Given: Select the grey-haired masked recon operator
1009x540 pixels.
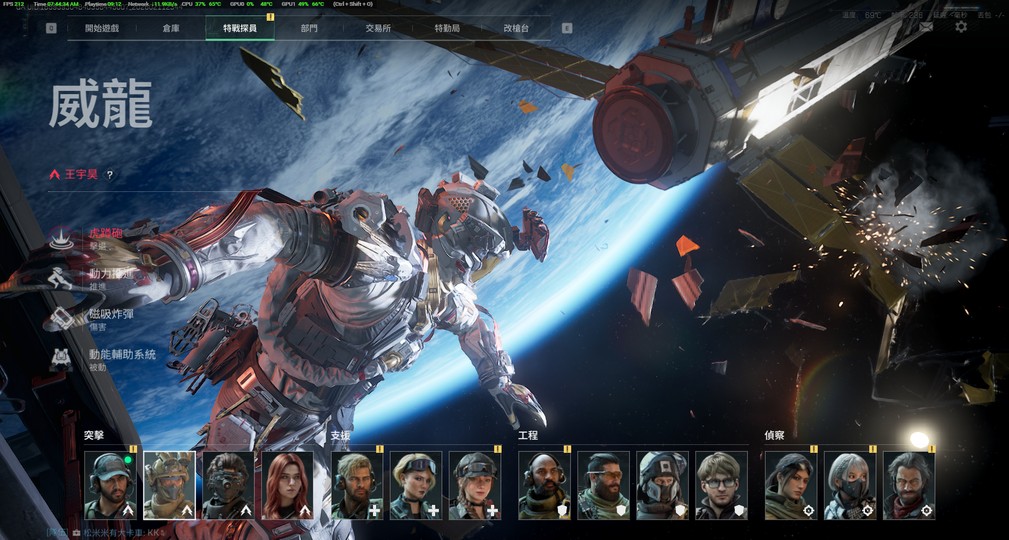Looking at the screenshot, I should coord(850,485).
